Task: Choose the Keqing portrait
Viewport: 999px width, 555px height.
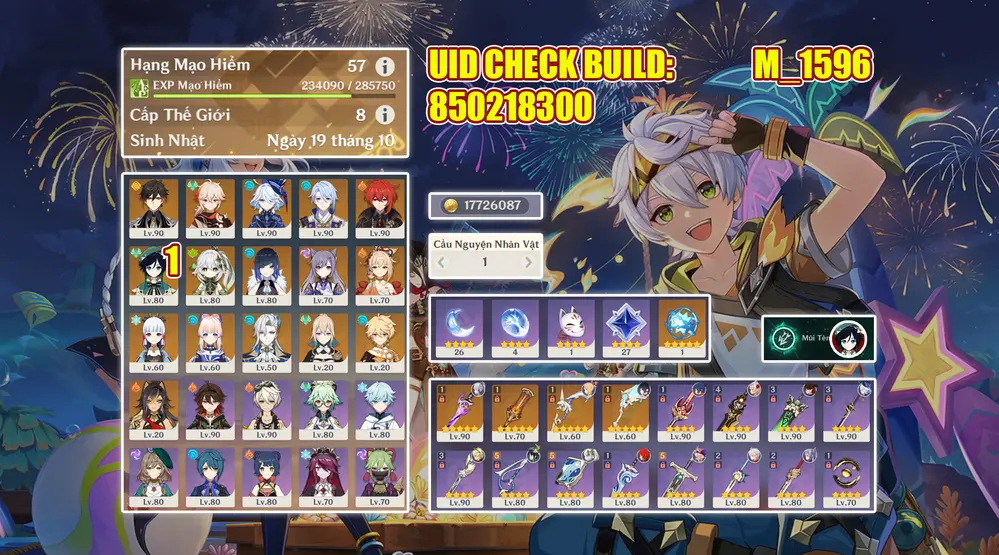Action: pyautogui.click(x=323, y=273)
